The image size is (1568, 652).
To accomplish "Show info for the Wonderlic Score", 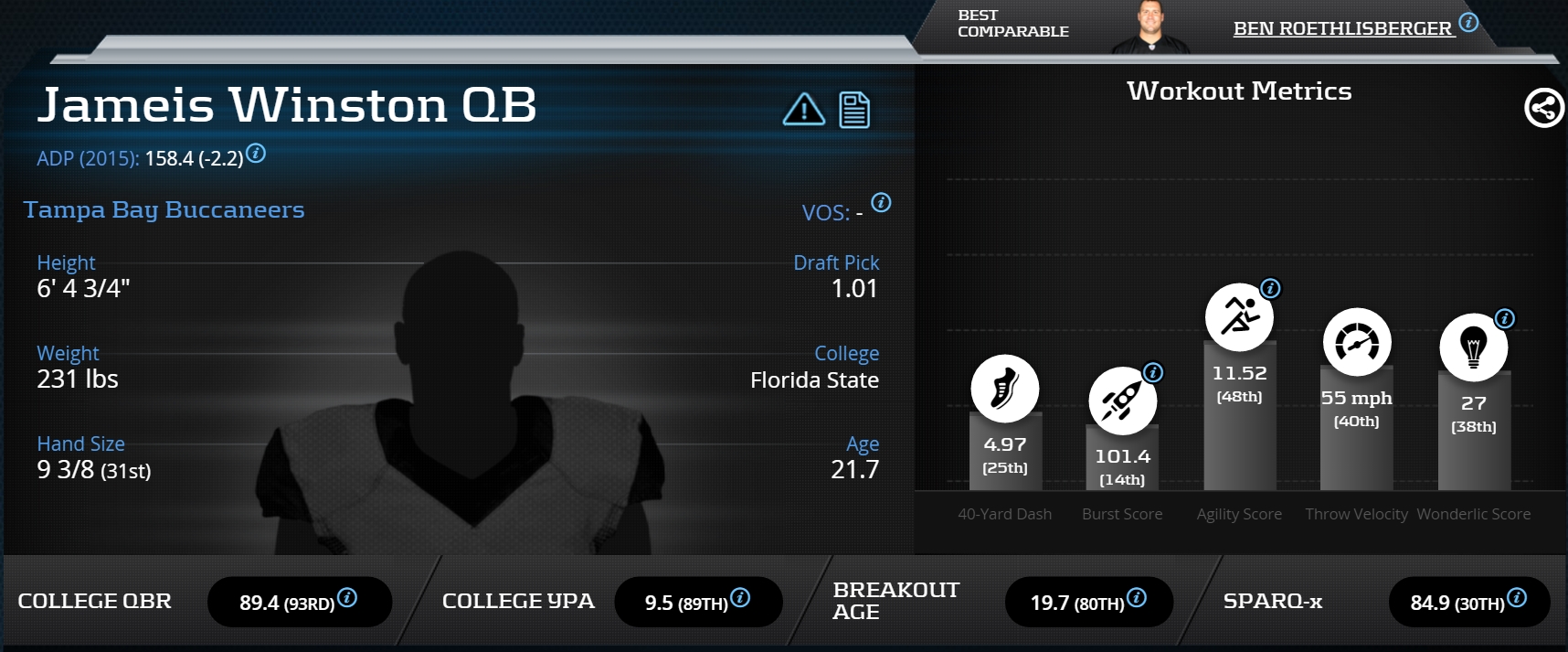I will coord(1505,318).
